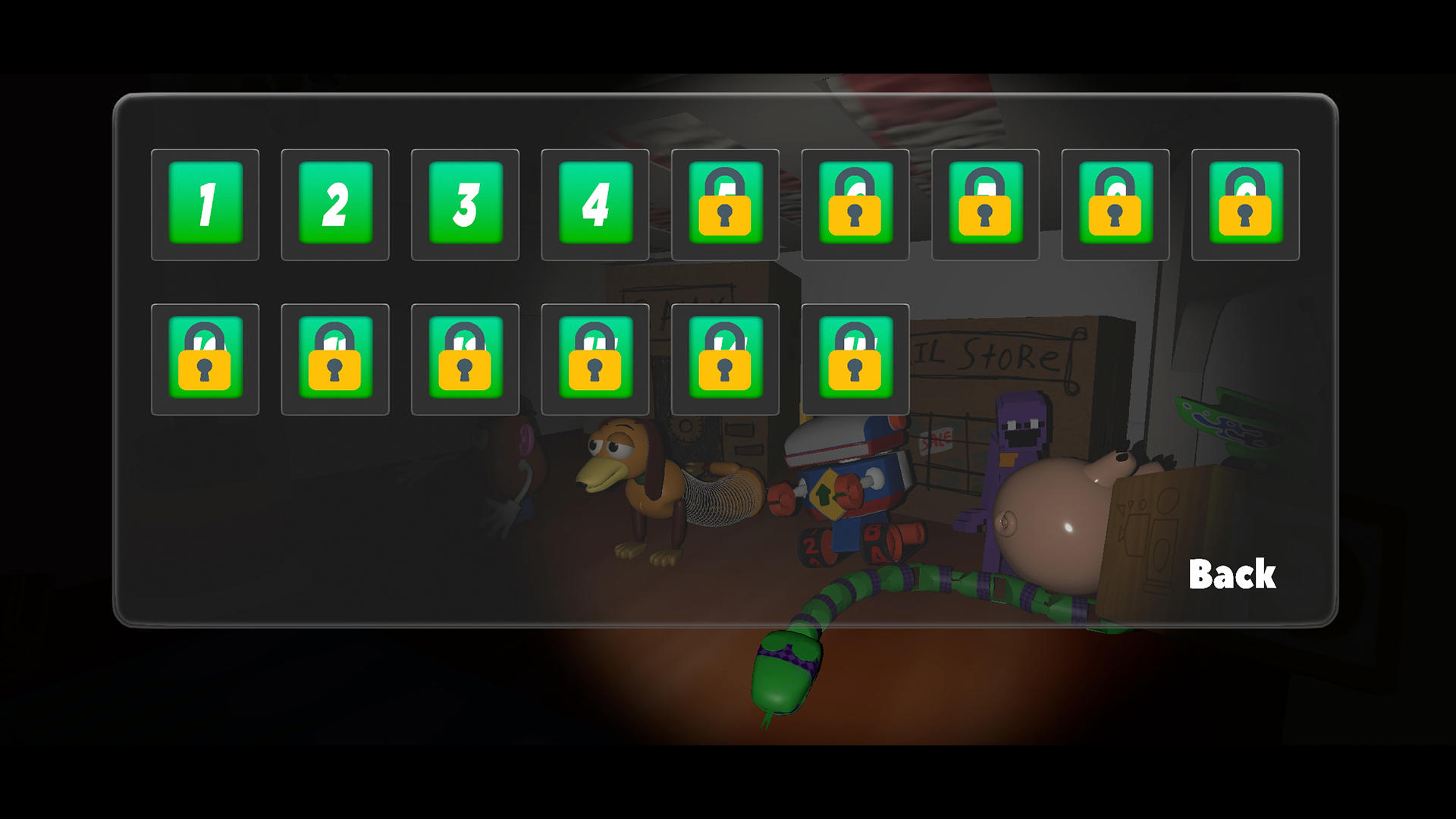Click the fourth locked level below
Screen dimensions: 1456x819
[x=595, y=358]
